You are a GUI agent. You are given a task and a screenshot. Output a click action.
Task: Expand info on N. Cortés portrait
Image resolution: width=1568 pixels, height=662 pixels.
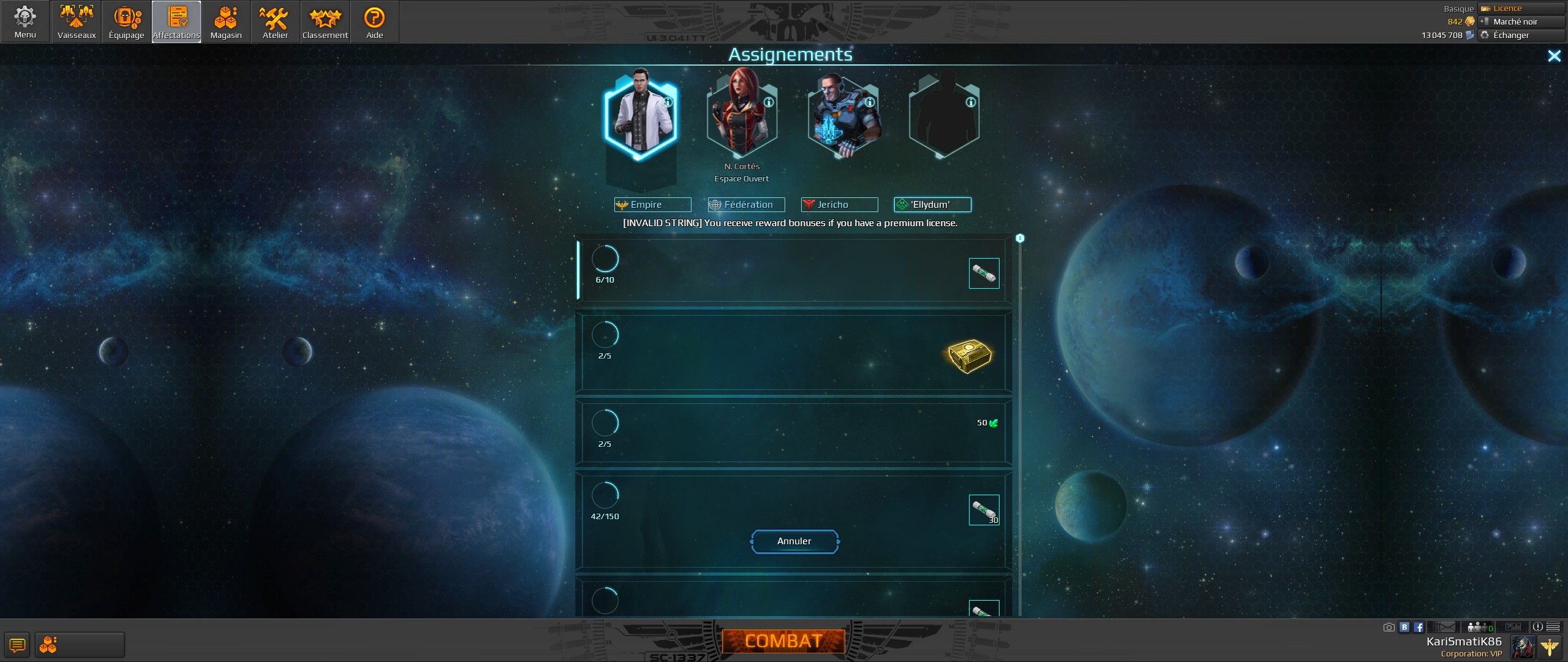(770, 102)
